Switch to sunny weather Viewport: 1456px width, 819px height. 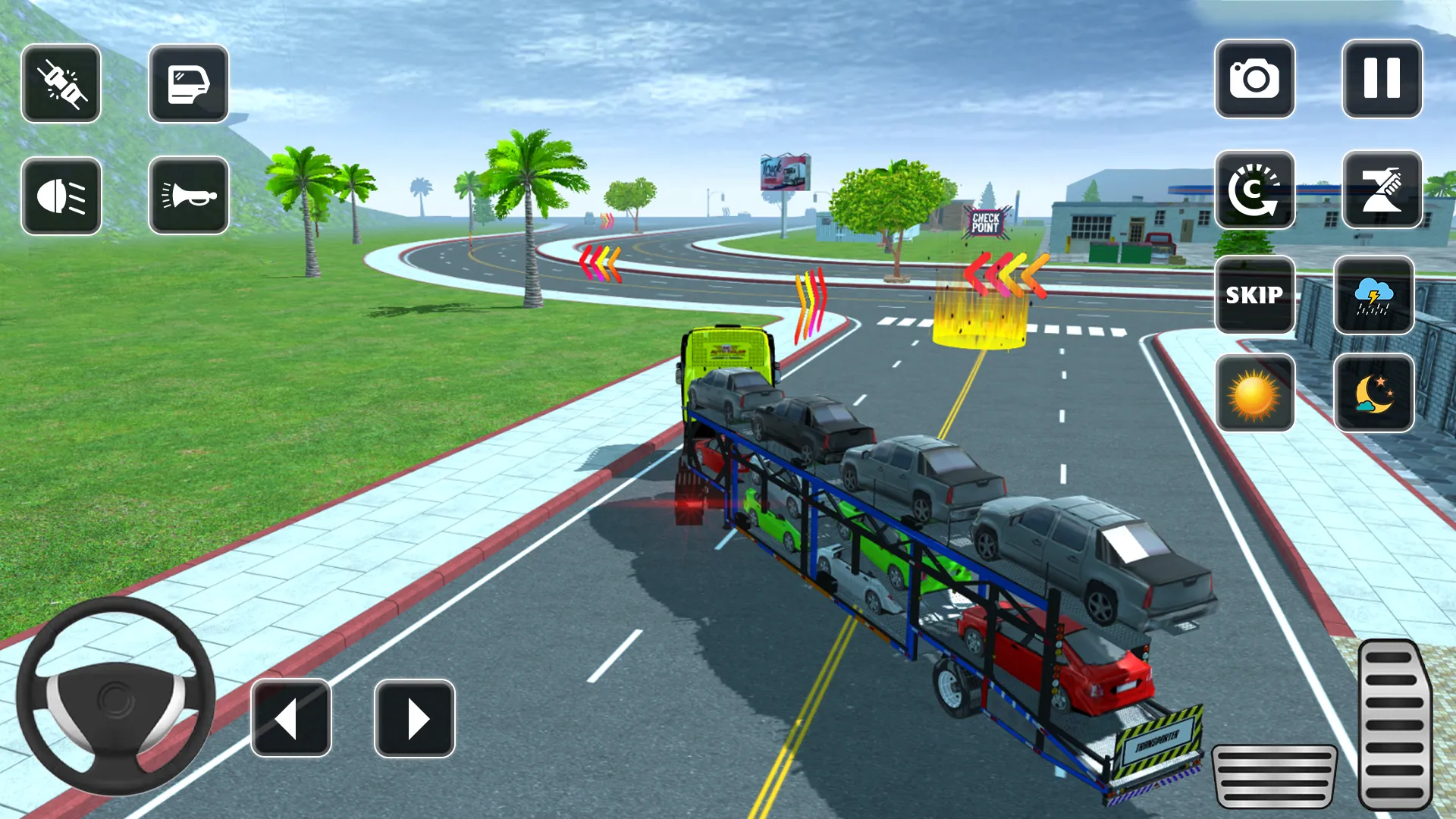pos(1255,394)
